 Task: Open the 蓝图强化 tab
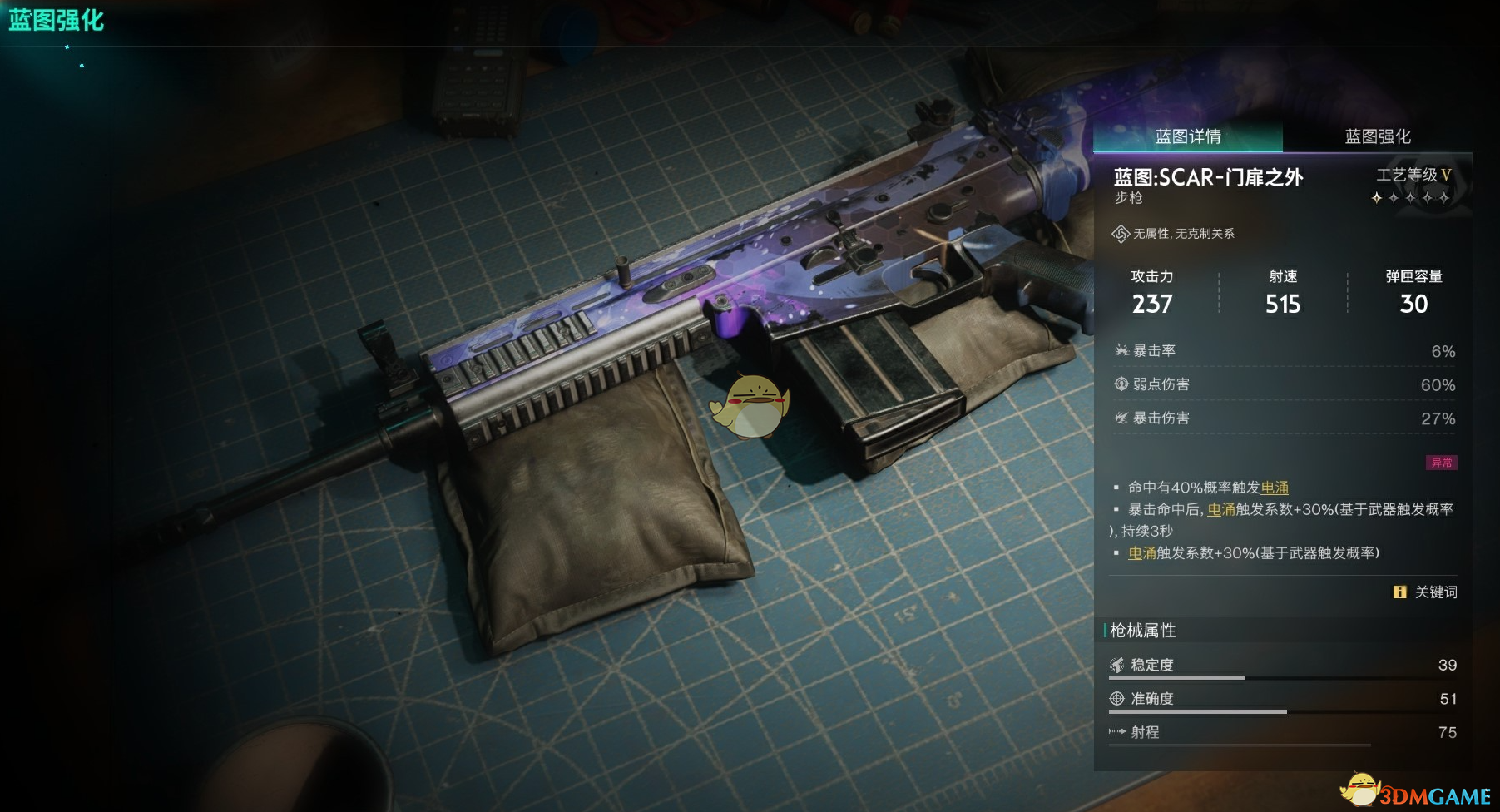[1378, 136]
